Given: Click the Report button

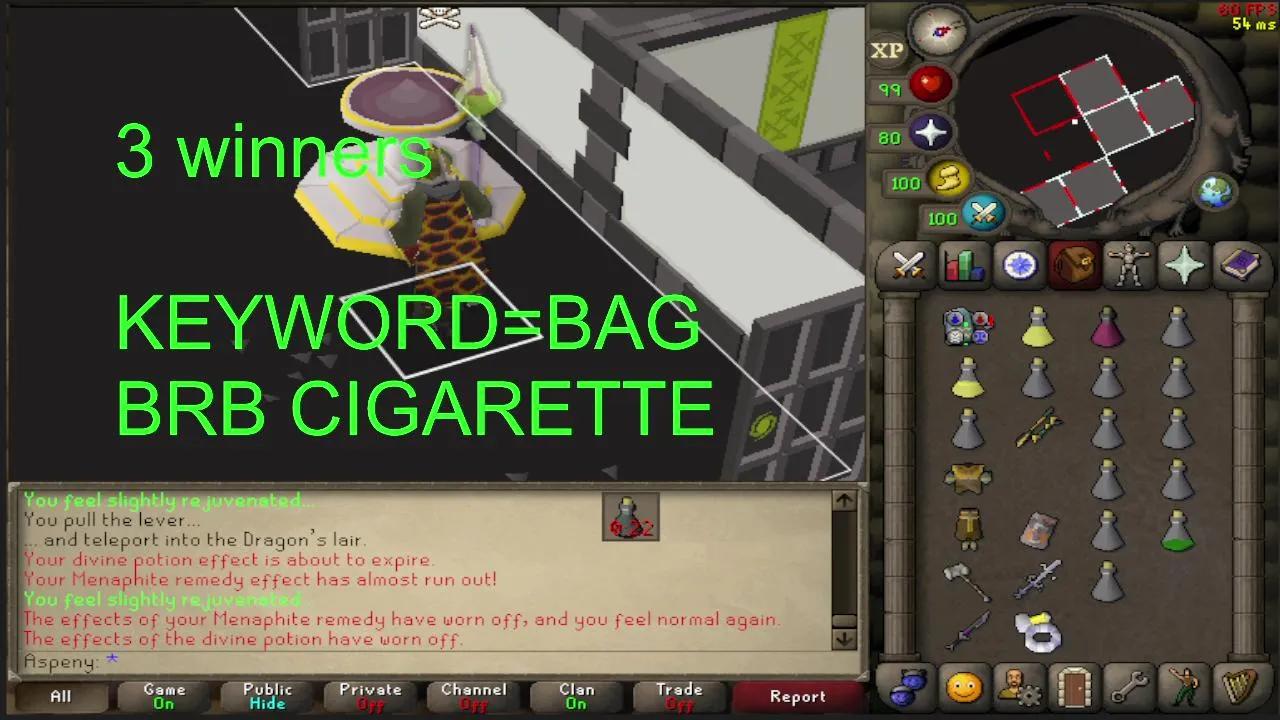Looking at the screenshot, I should pos(797,697).
